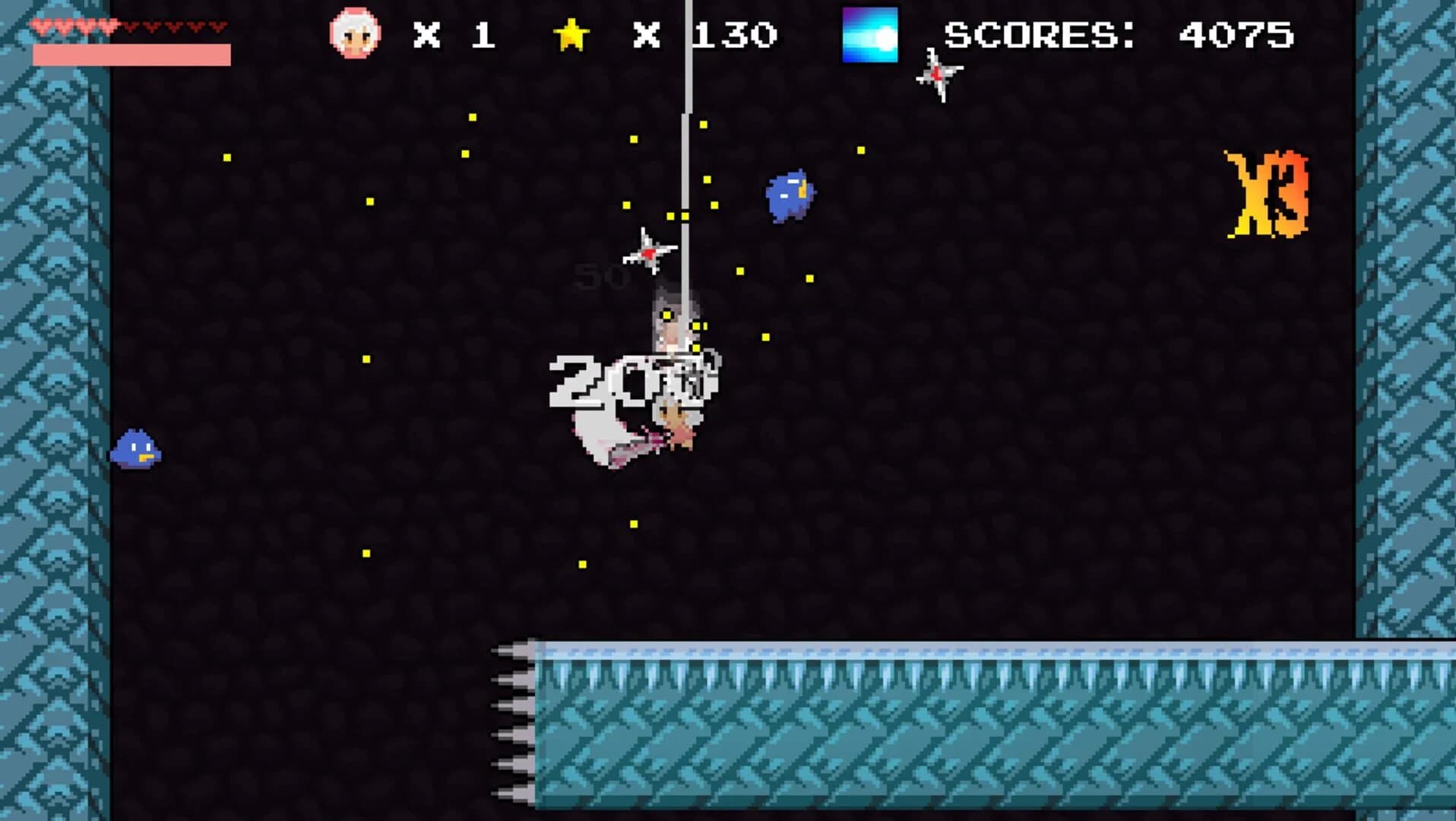The height and width of the screenshot is (821, 1456).
Task: Select the yellow star collectible icon in HUD
Action: 571,33
